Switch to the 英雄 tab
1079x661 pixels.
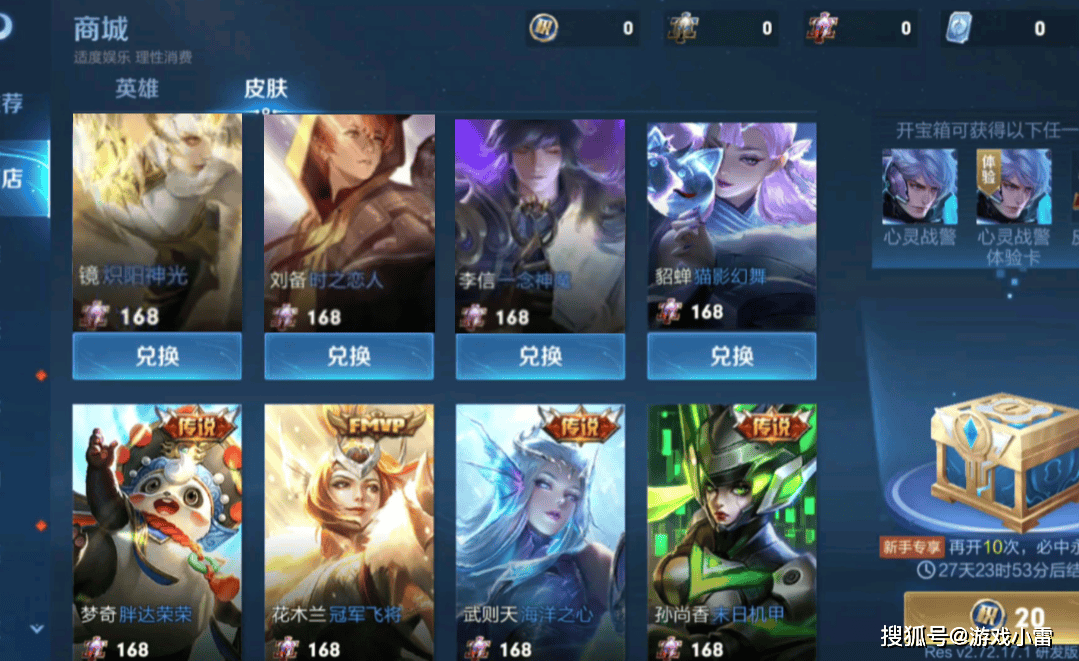pos(137,88)
